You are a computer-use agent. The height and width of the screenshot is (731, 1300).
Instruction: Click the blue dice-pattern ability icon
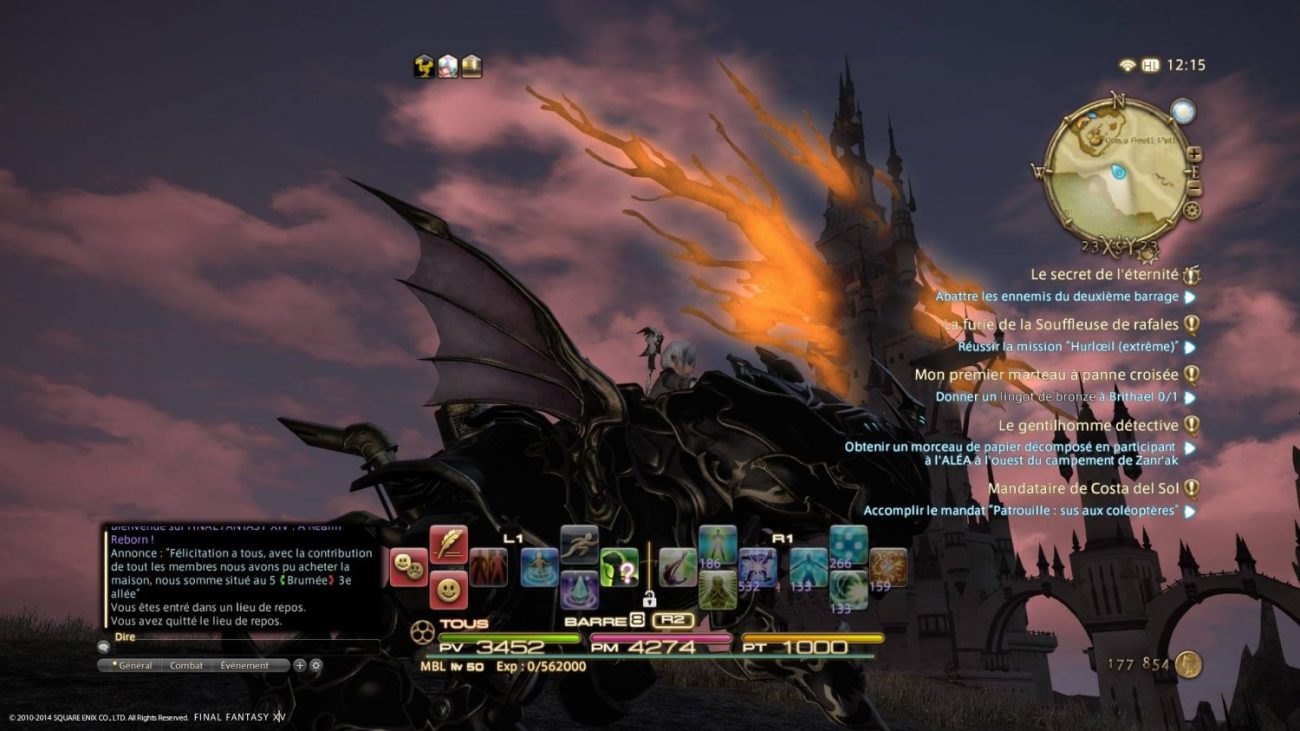848,544
